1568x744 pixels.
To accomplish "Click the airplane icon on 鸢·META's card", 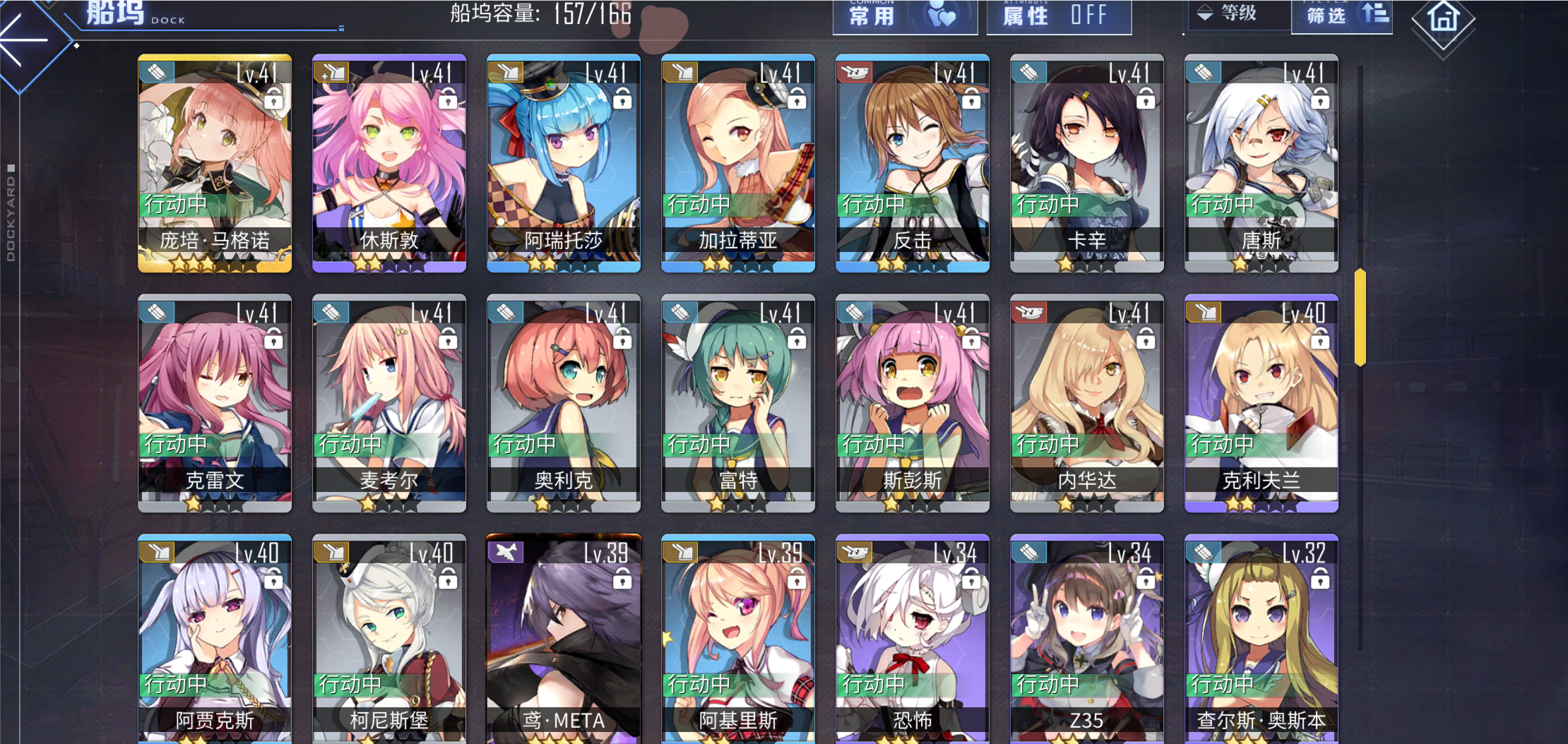I will (506, 551).
